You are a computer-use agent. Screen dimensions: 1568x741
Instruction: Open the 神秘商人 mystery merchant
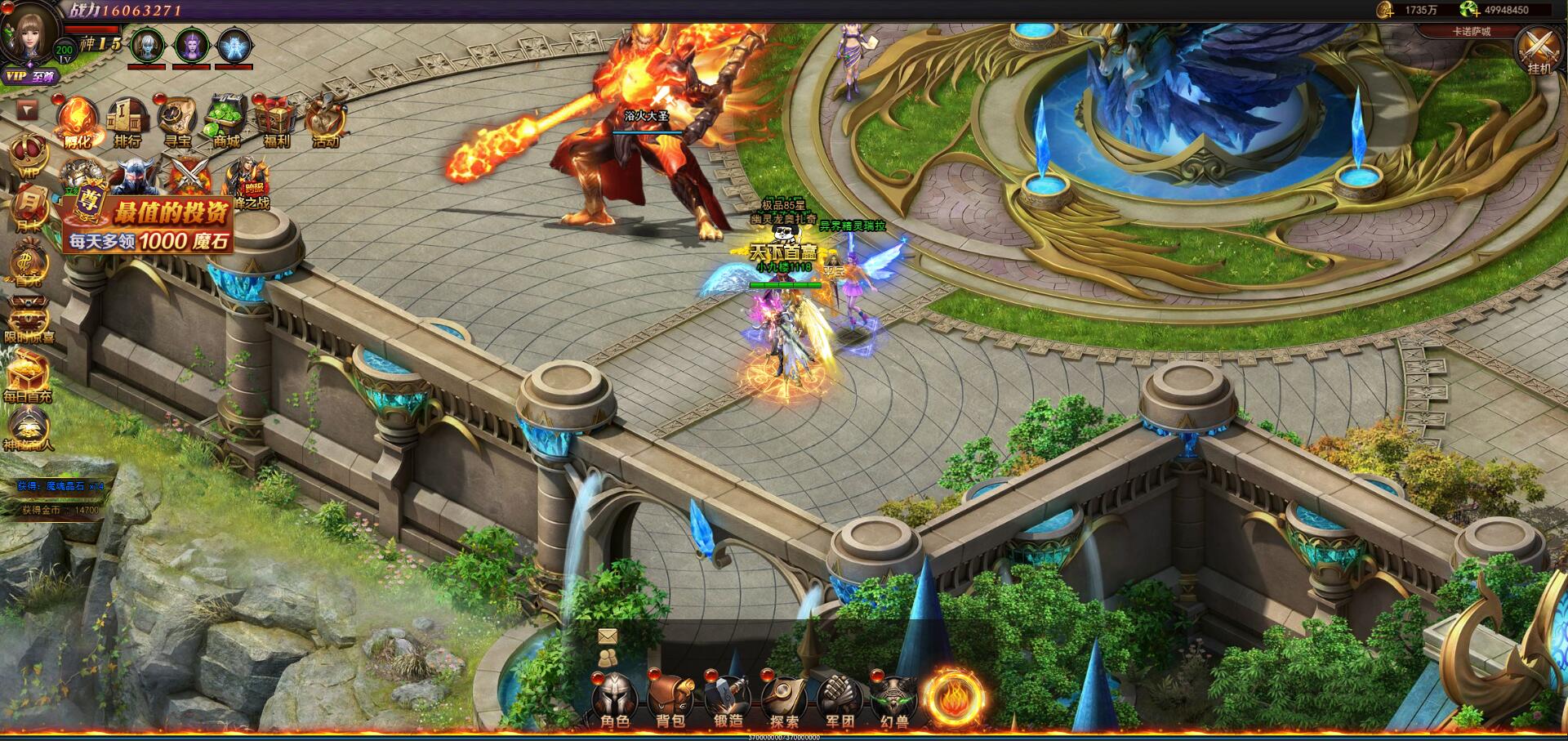pos(28,427)
